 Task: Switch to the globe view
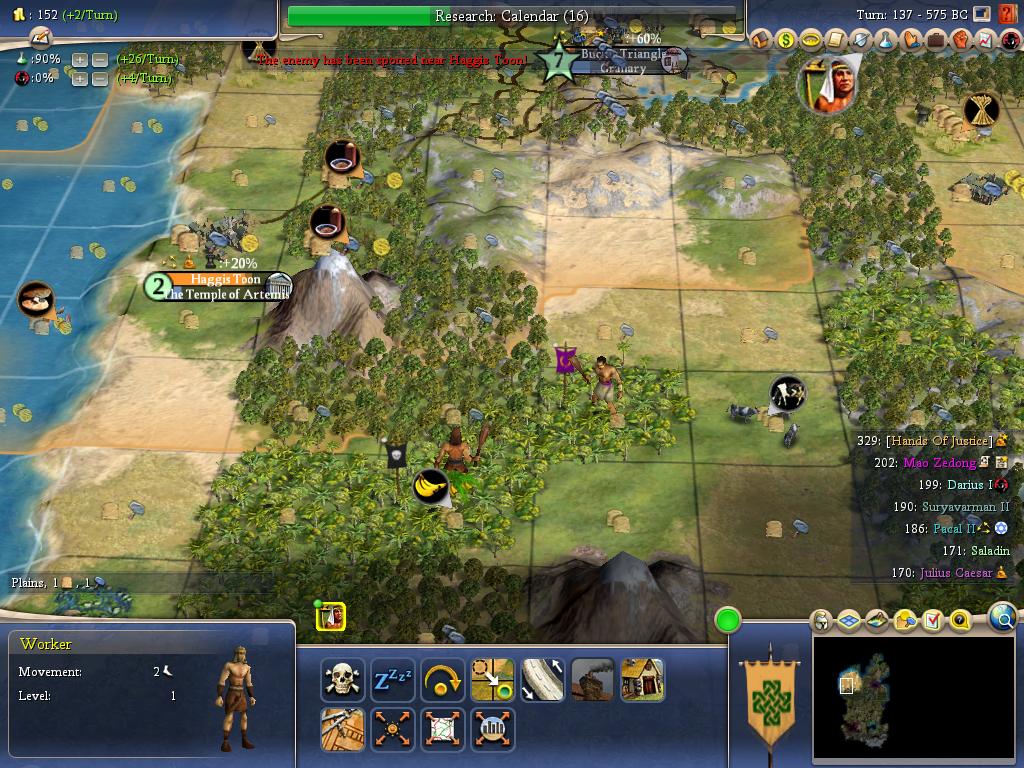(x=1003, y=617)
